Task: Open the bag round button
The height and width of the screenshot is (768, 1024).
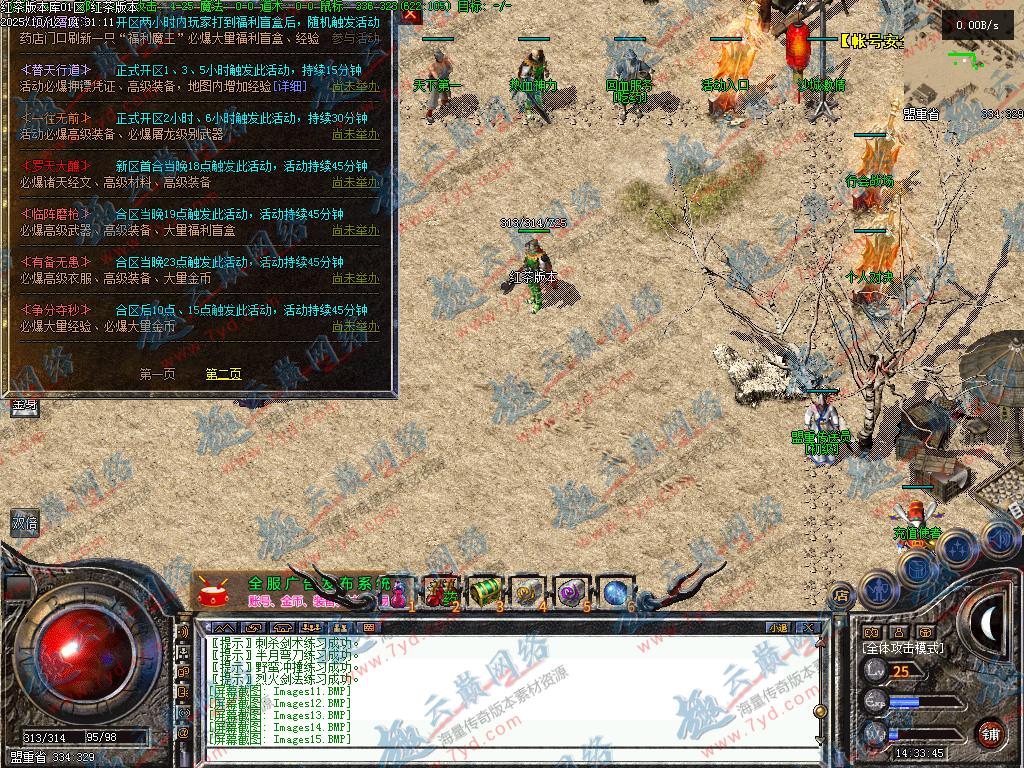Action: click(918, 568)
